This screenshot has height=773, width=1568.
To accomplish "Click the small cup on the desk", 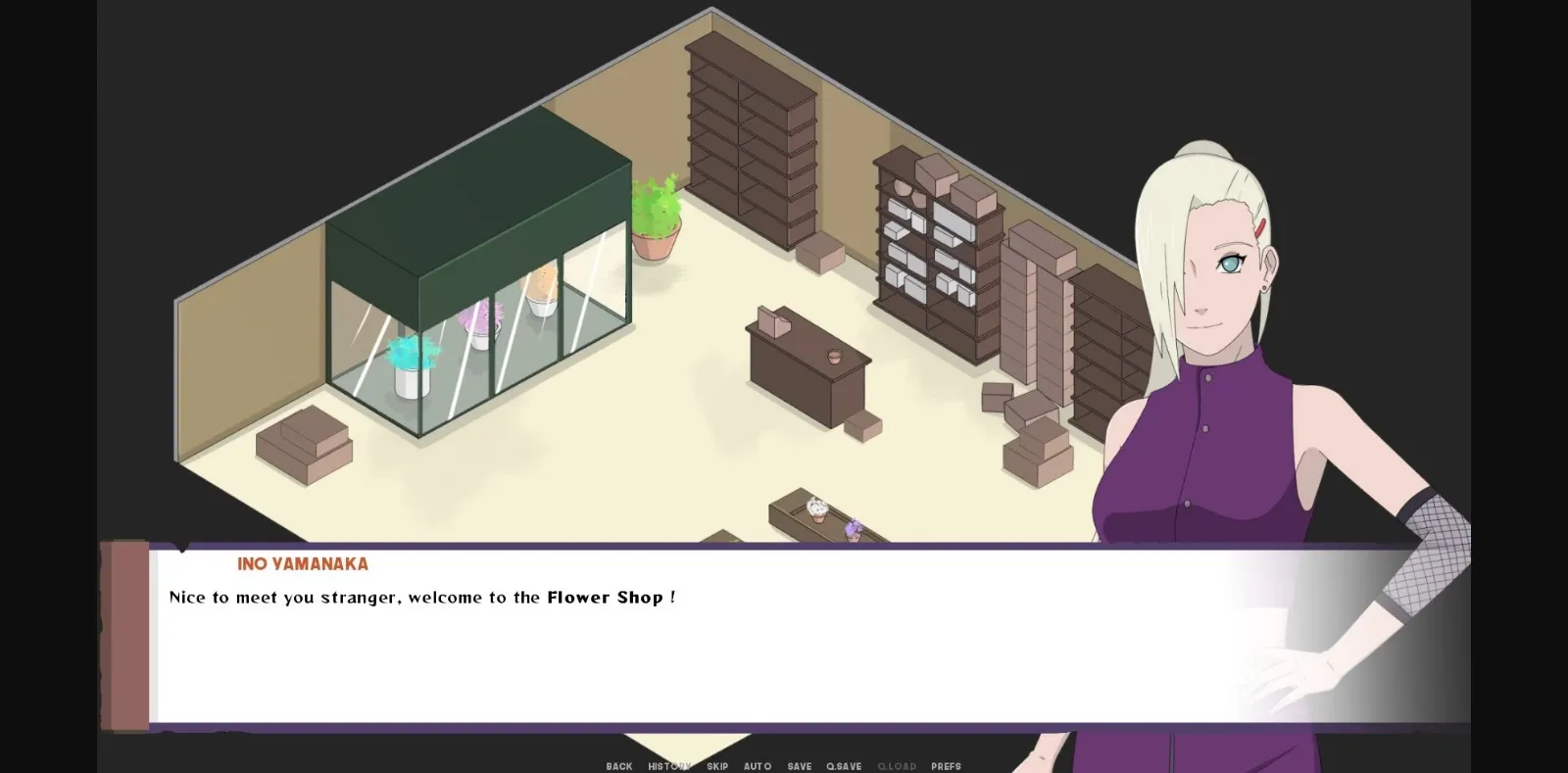I will click(x=834, y=358).
